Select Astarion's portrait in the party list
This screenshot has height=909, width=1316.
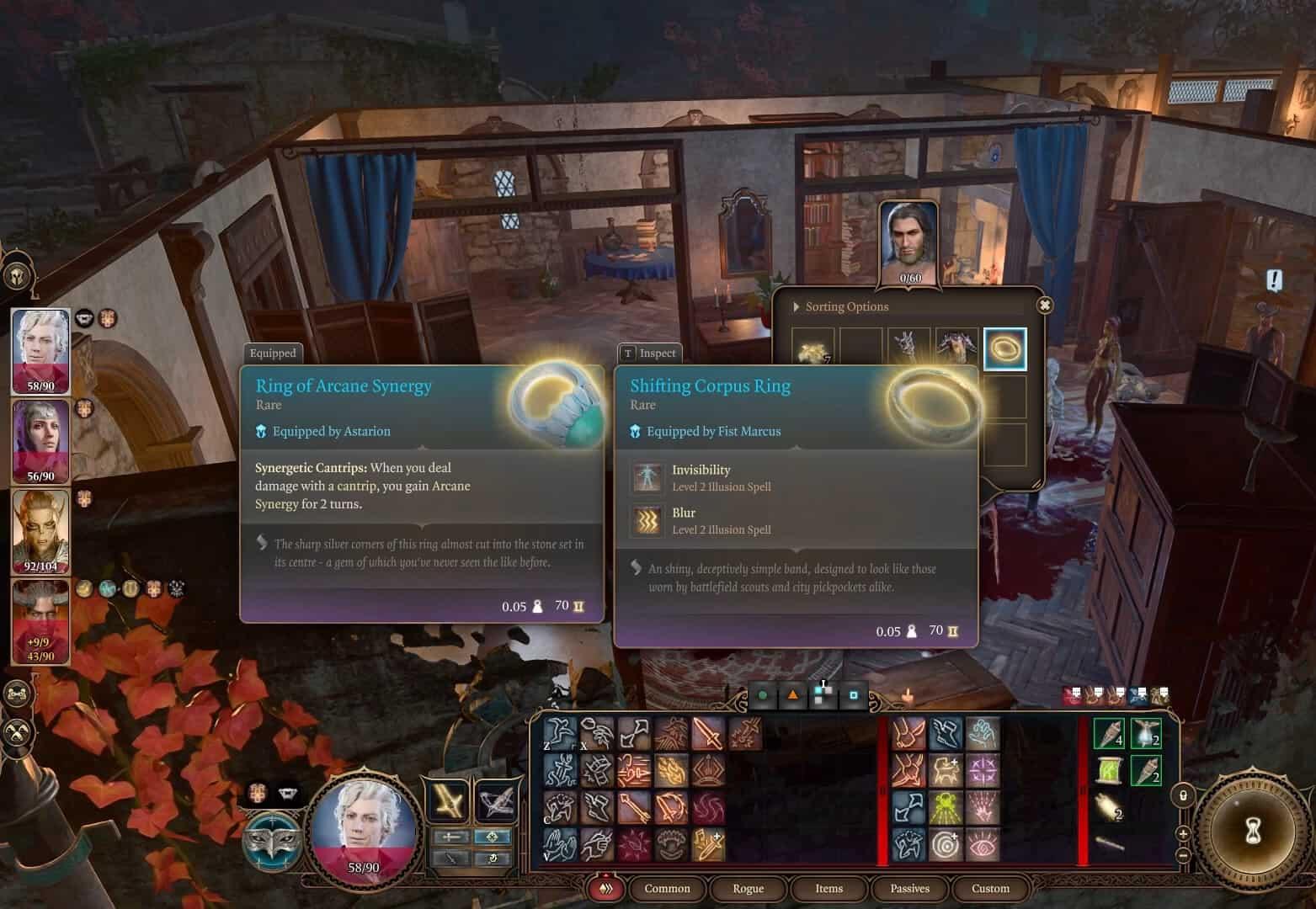[x=40, y=350]
